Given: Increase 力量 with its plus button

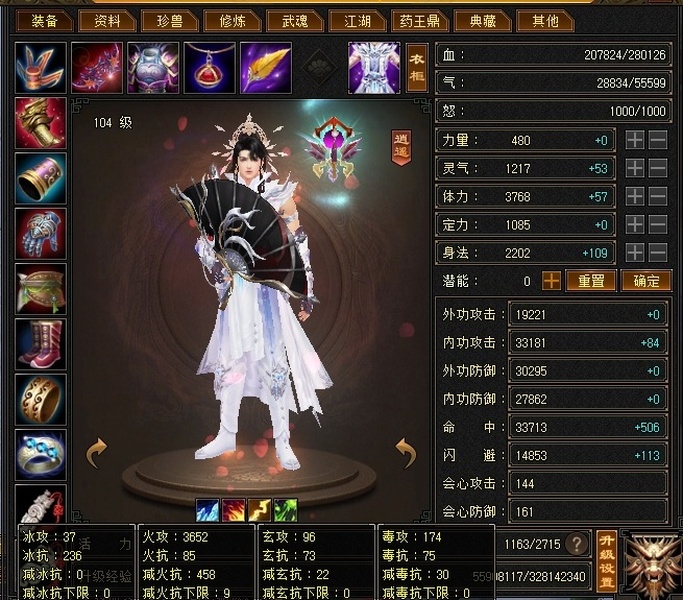Looking at the screenshot, I should (635, 141).
